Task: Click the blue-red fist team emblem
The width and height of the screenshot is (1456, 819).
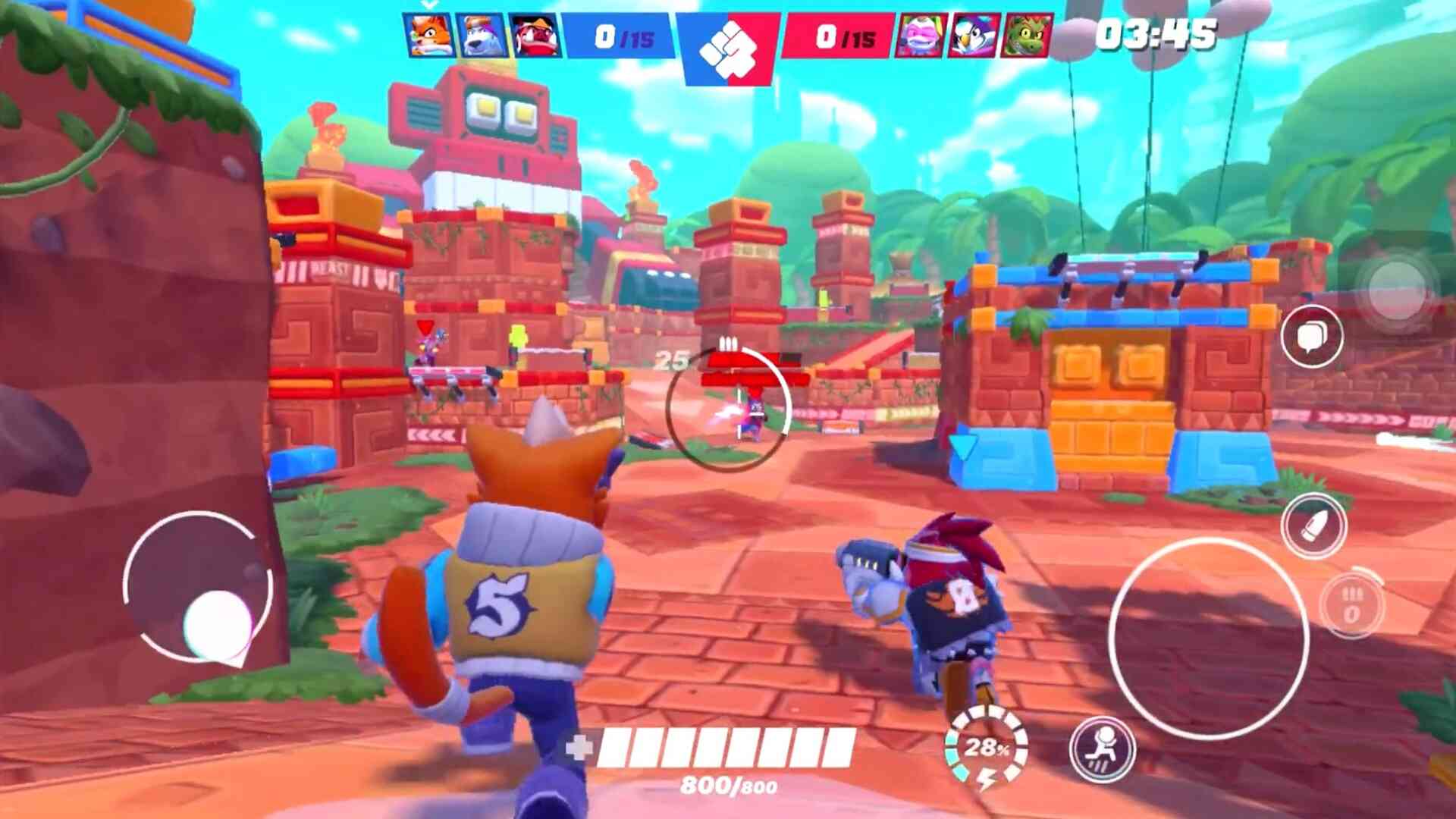Action: coord(728,47)
